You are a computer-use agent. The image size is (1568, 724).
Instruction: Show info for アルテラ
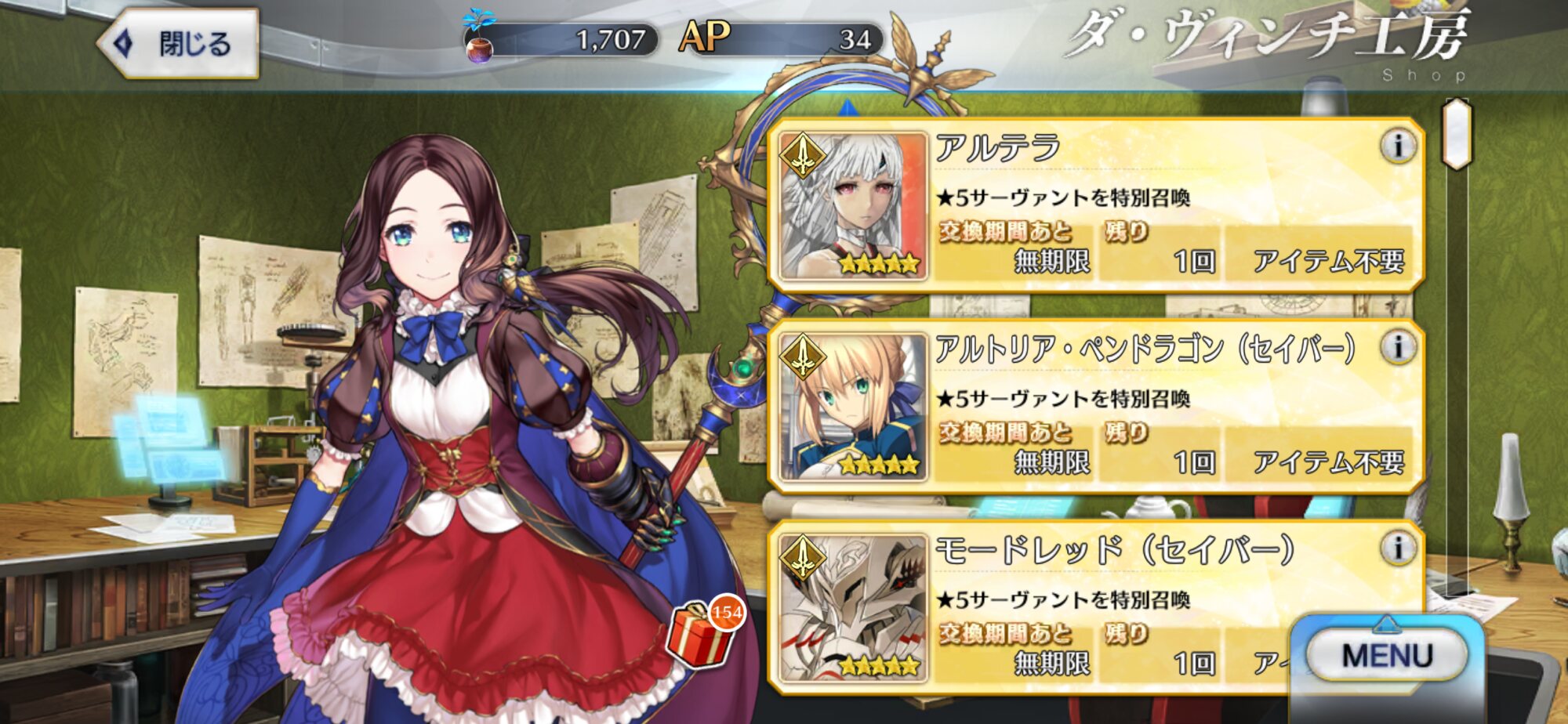click(1397, 147)
